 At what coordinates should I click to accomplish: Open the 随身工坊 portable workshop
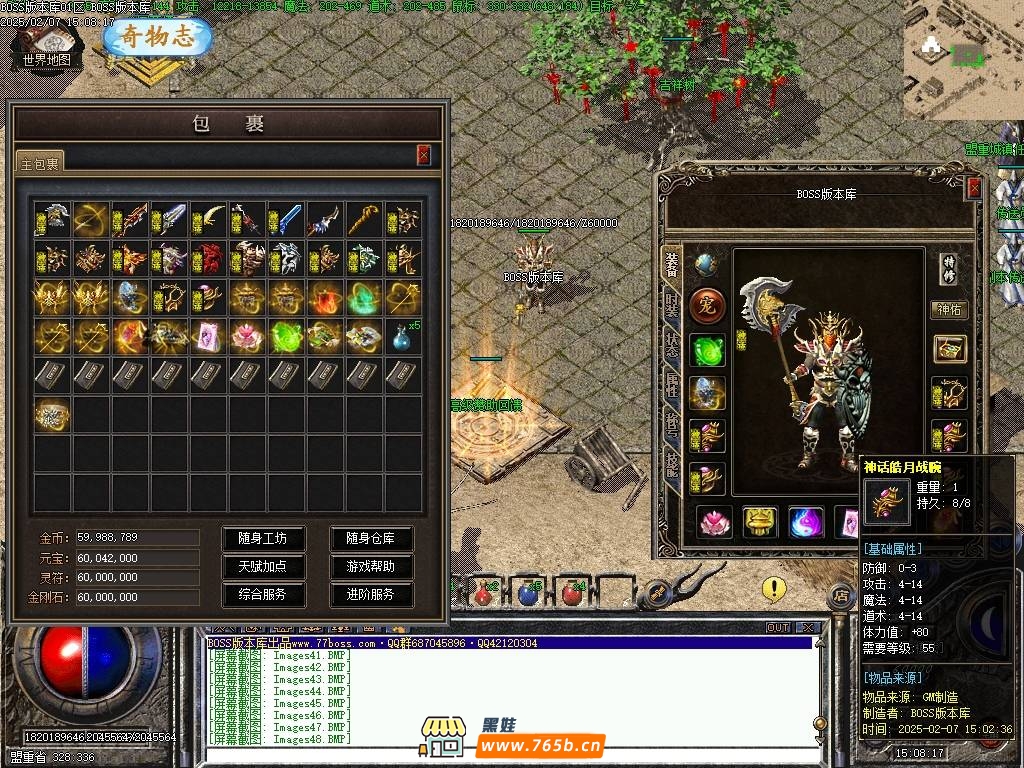point(262,538)
